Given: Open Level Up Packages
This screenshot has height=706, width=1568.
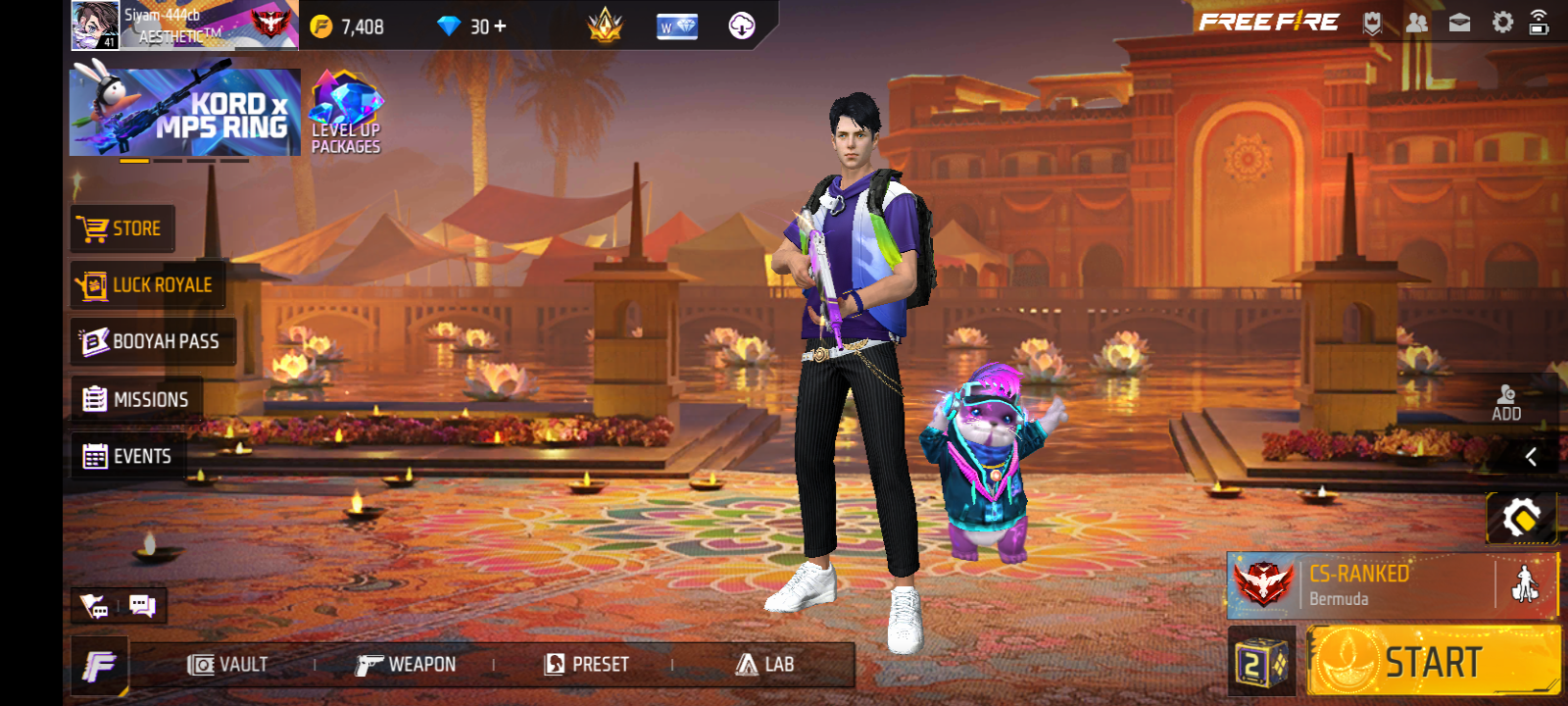Looking at the screenshot, I should 346,113.
